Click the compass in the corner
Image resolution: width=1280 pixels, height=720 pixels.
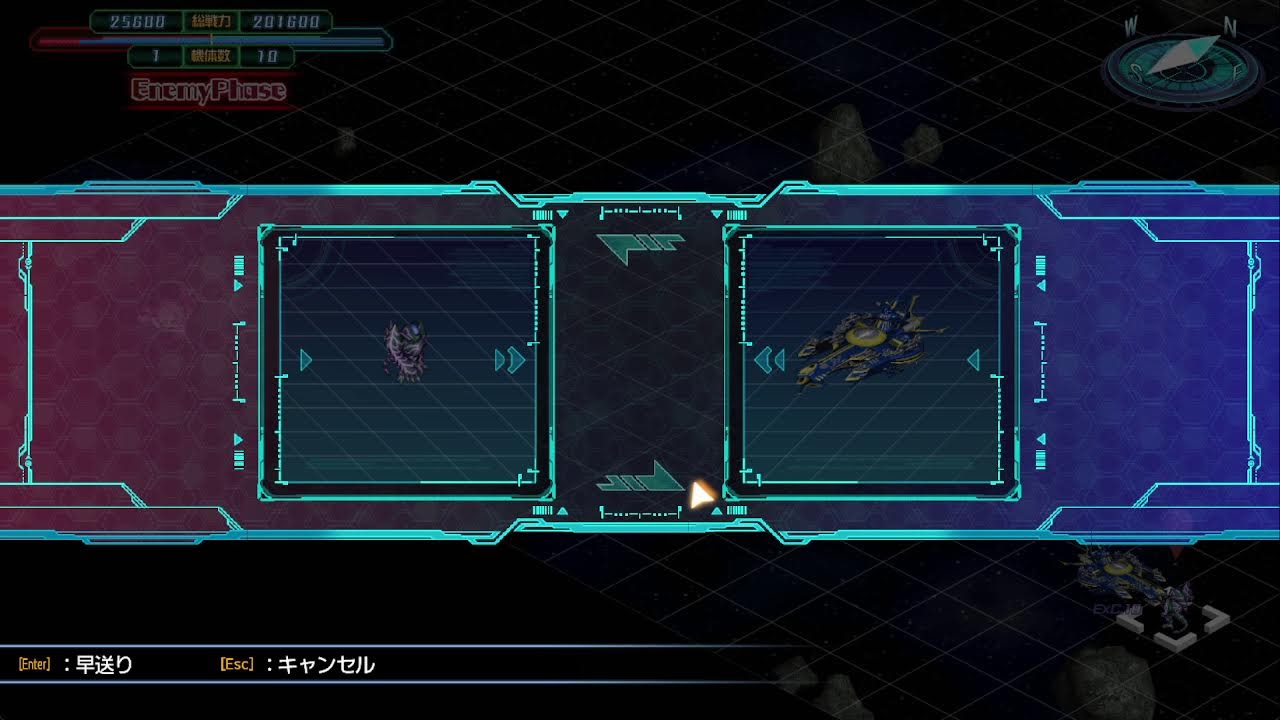[x=1181, y=65]
